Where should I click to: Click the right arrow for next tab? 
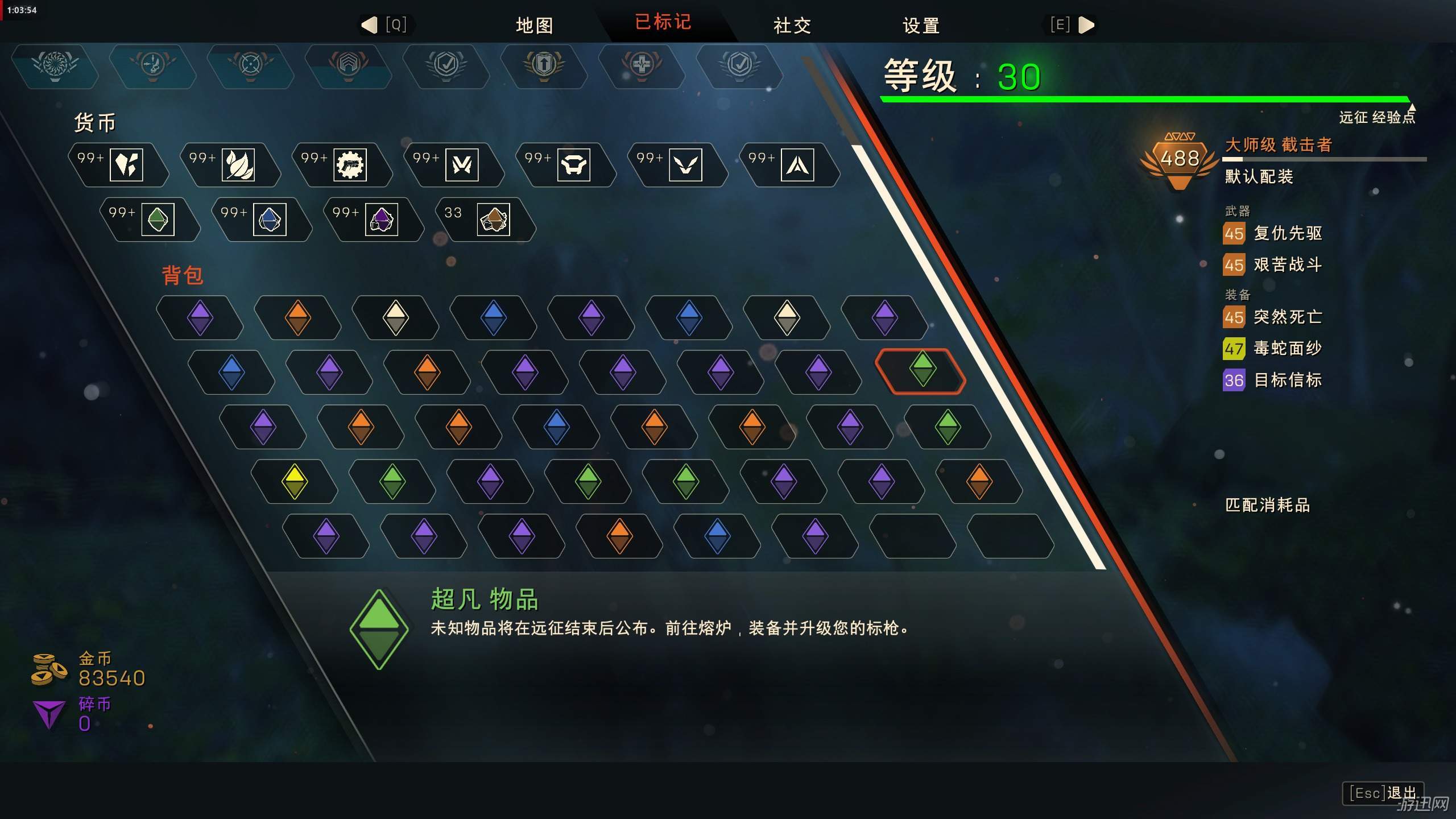click(1086, 25)
